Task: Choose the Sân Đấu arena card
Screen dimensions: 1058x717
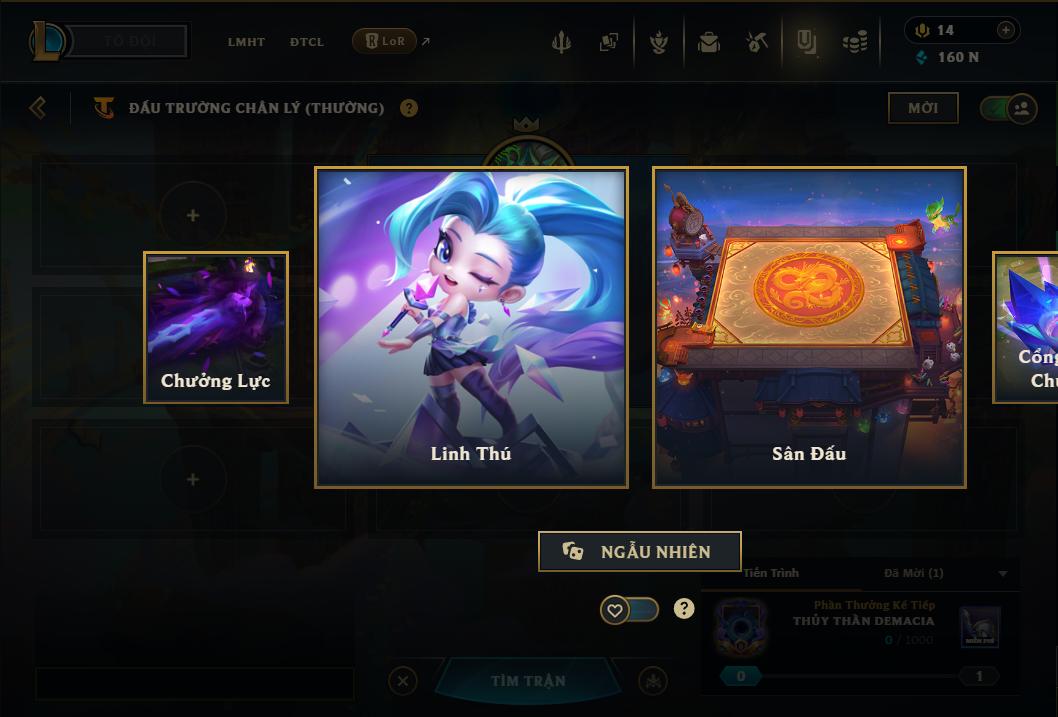Action: click(x=809, y=327)
